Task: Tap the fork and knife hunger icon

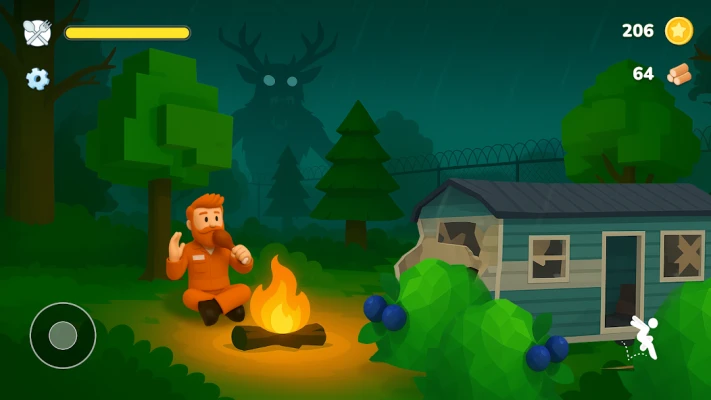Action: coord(37,32)
